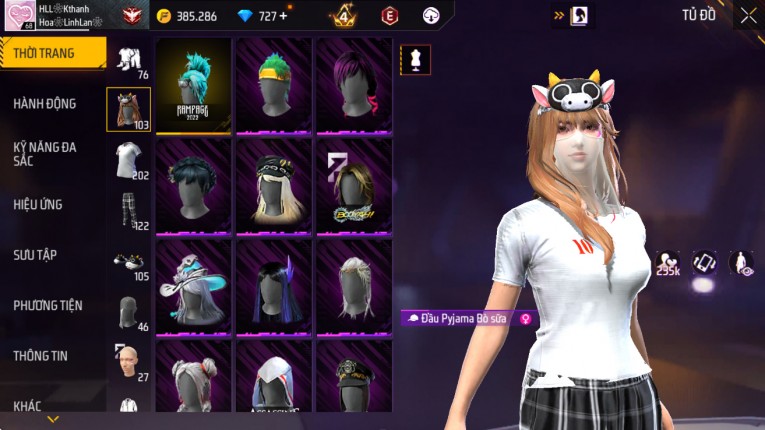
Task: Open the Sưu Tập tab
Action: pos(35,255)
